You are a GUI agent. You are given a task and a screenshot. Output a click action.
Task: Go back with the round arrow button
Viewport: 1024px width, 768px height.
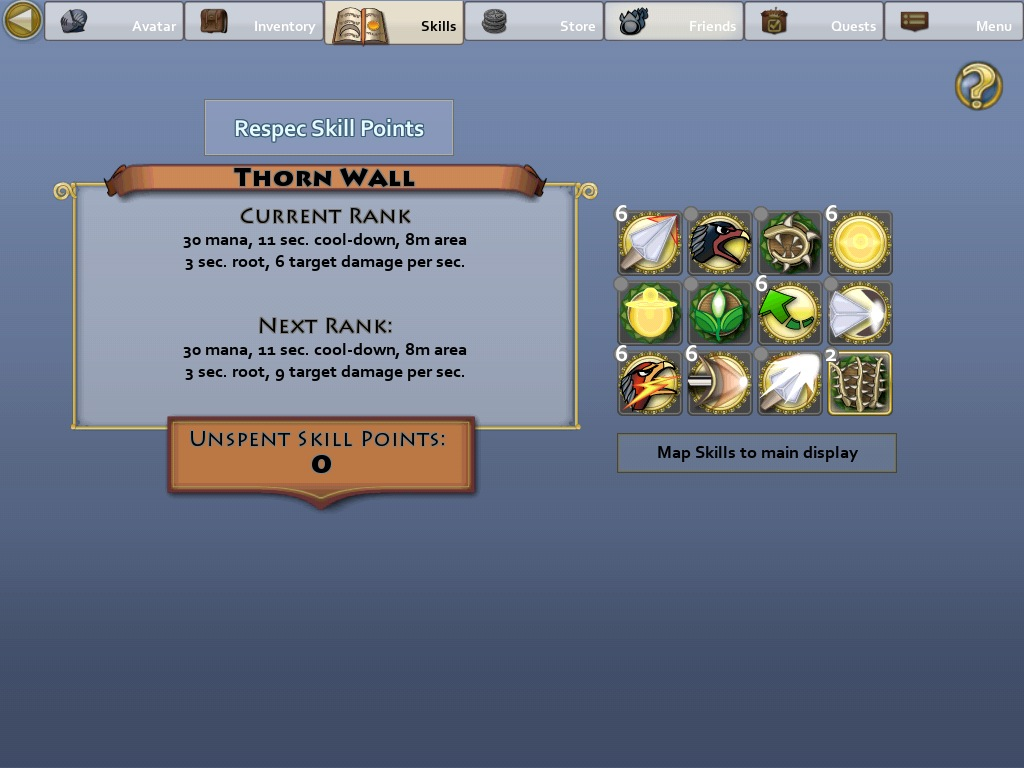tap(22, 20)
